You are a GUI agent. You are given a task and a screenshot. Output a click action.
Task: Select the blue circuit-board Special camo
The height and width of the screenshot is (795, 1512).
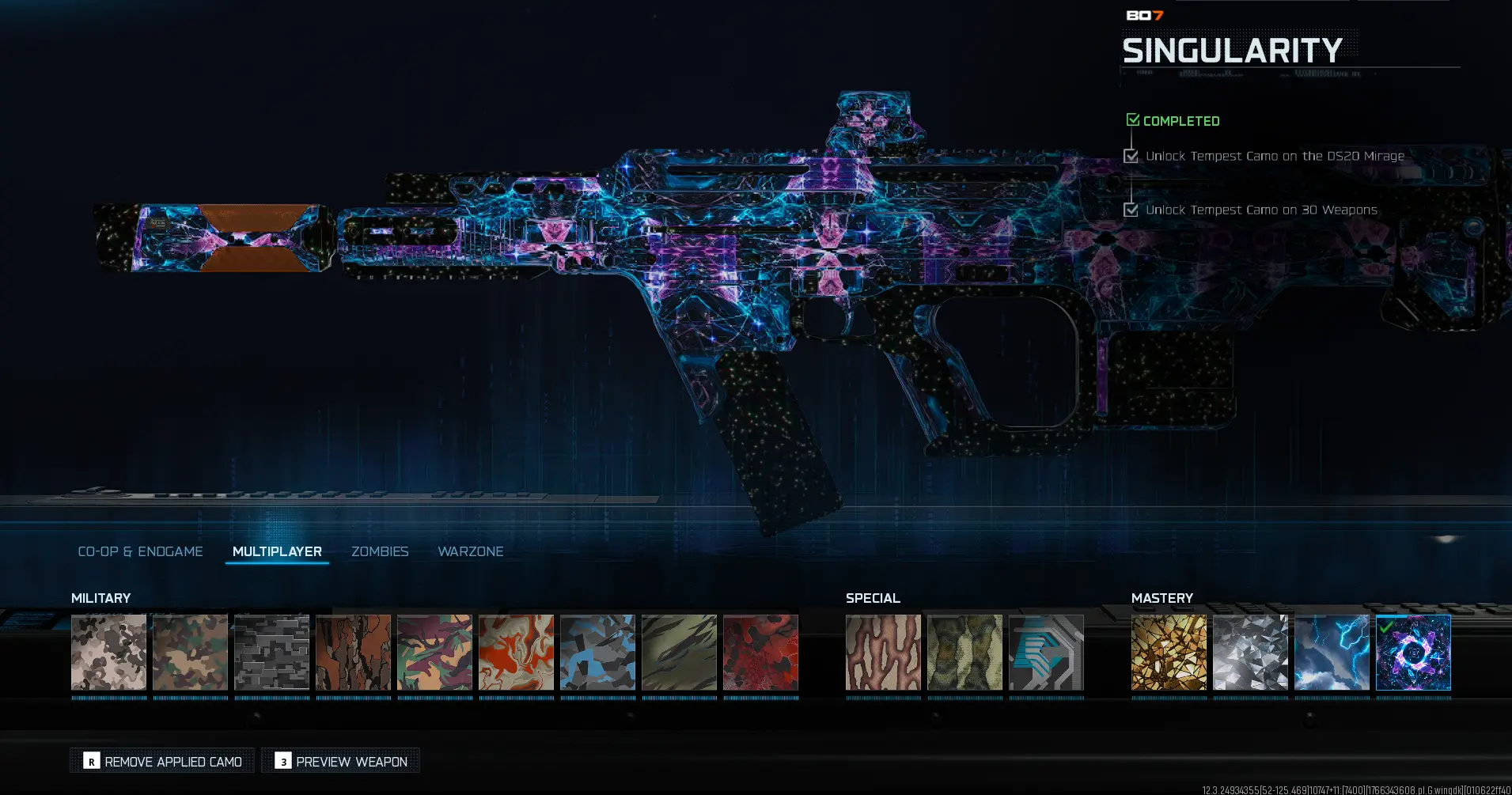tap(1046, 653)
